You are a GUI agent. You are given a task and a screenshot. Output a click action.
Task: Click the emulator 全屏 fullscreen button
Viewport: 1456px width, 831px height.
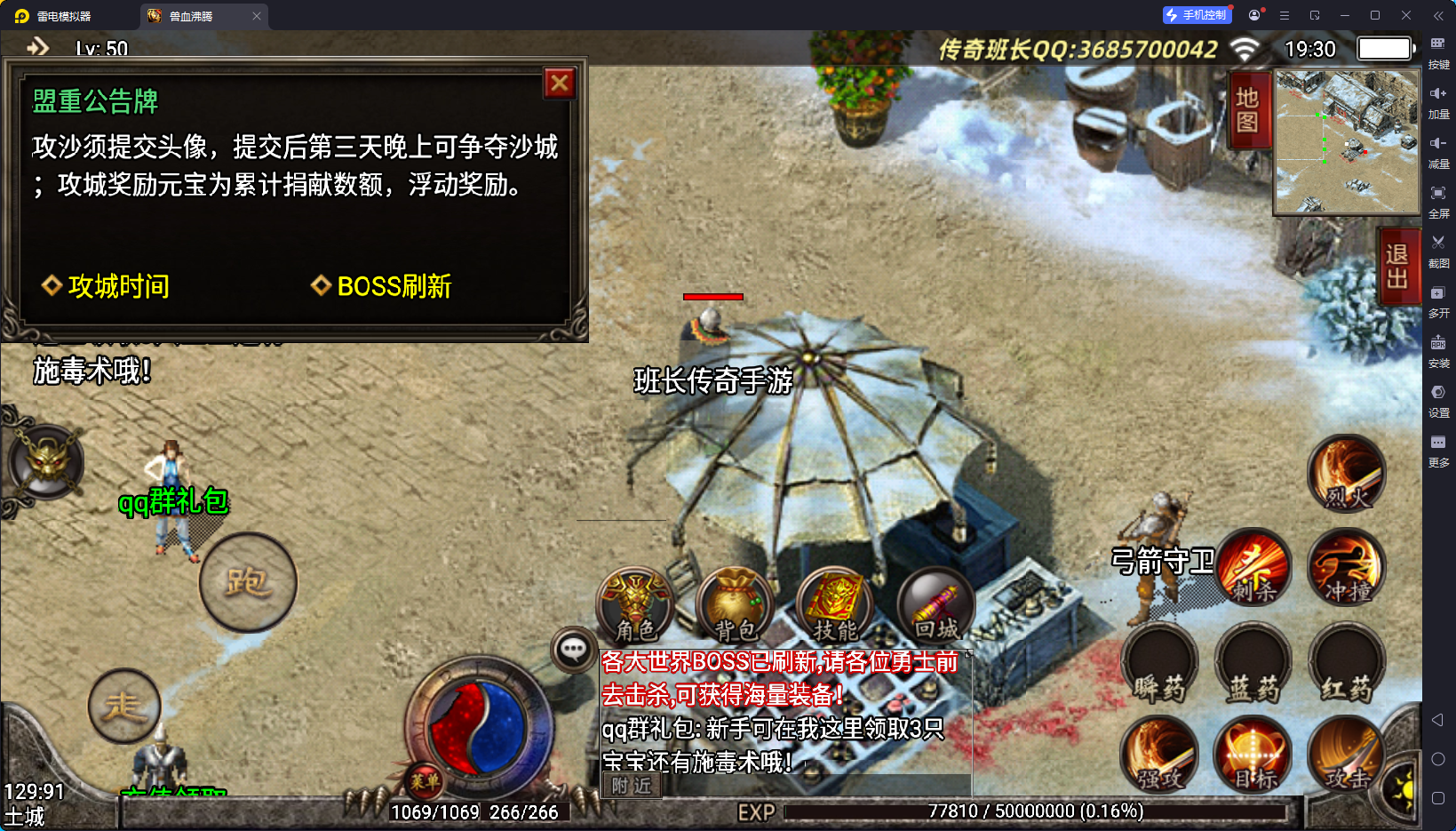[1438, 199]
